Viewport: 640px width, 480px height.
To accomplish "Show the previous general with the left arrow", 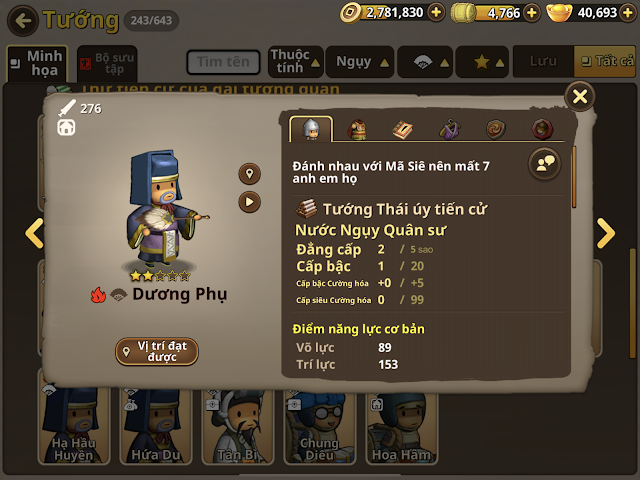I will click(x=34, y=233).
